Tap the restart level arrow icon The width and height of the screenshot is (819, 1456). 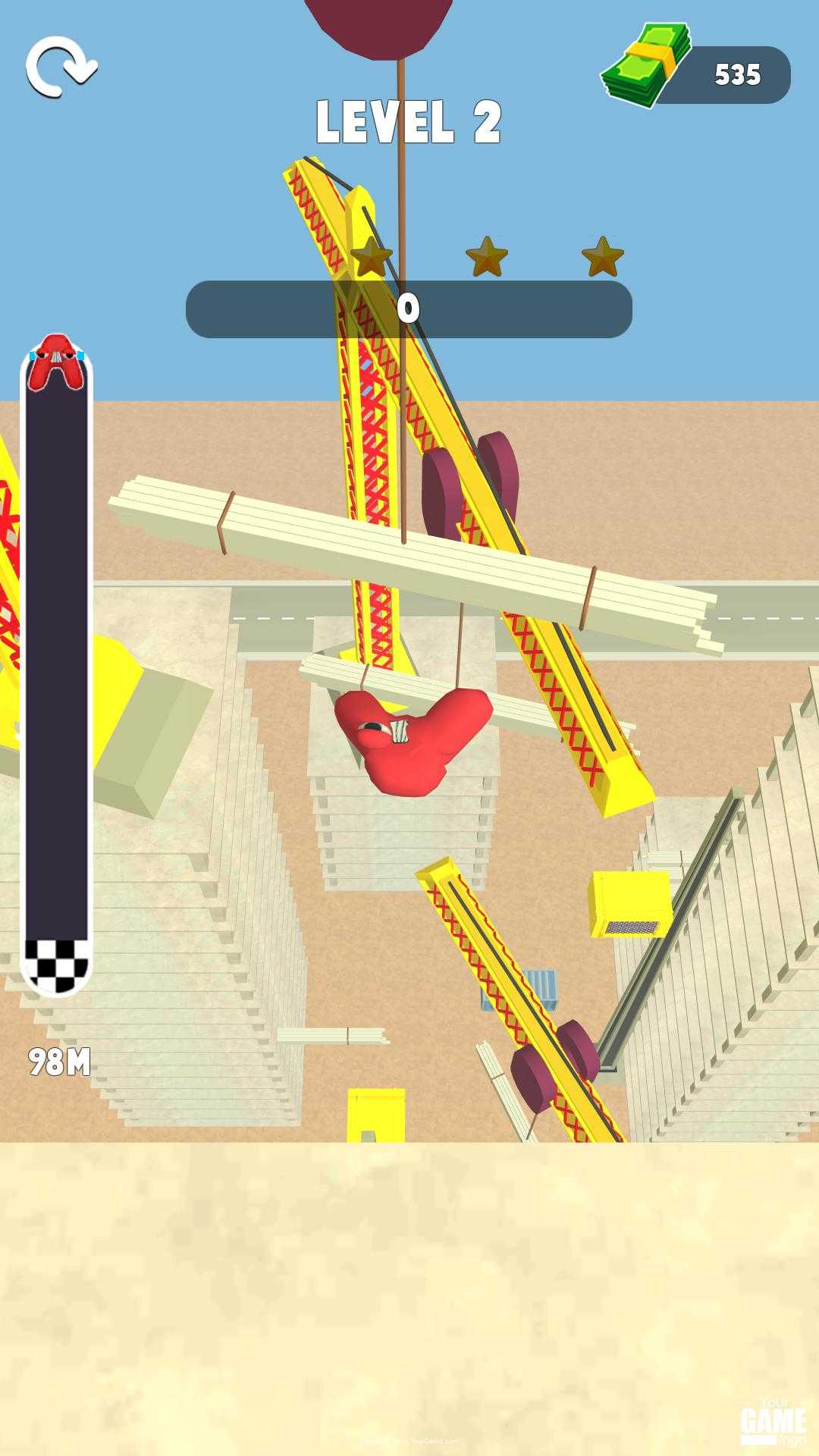[x=61, y=67]
